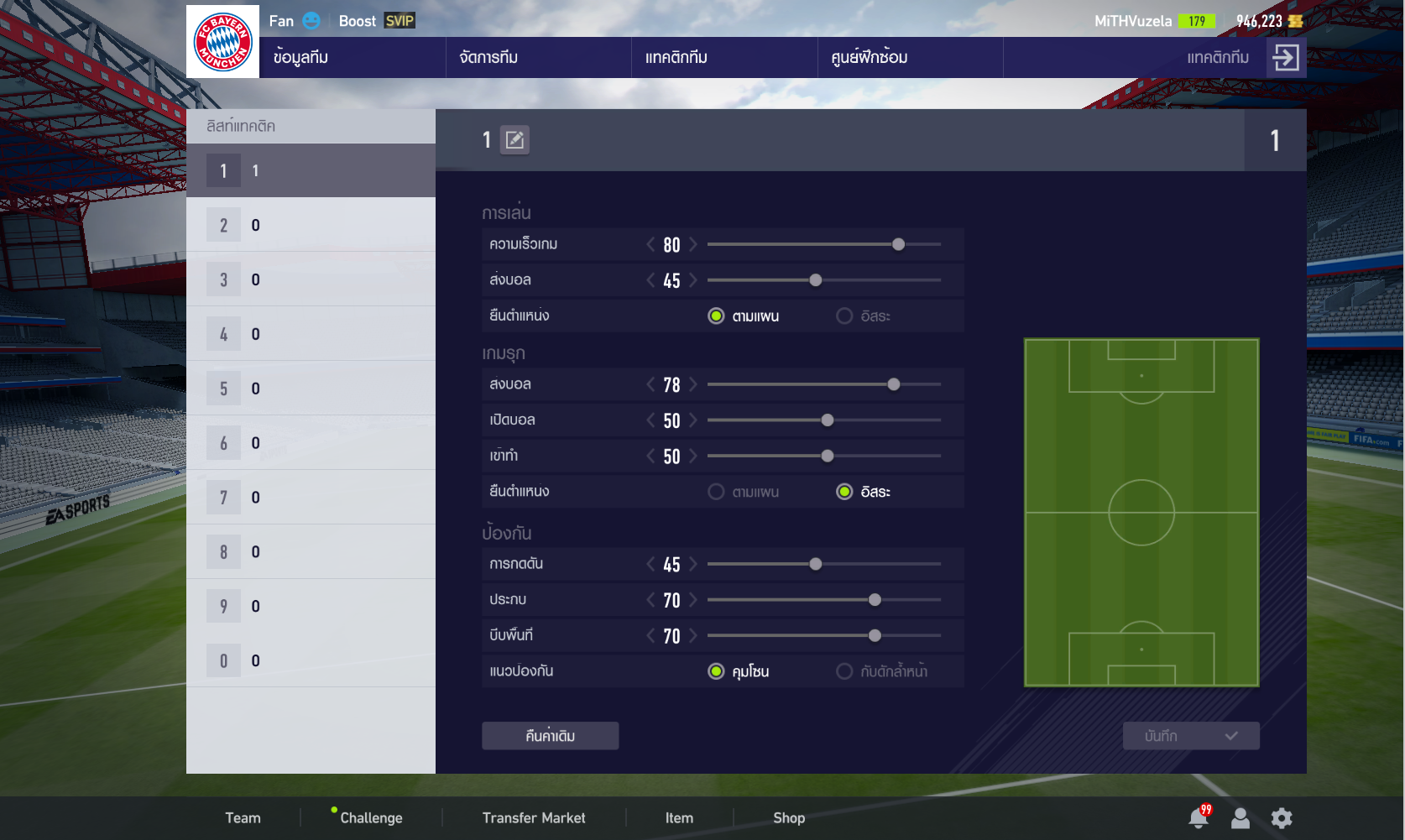The image size is (1405, 840).
Task: Select tactic slot number 5
Action: (x=311, y=389)
